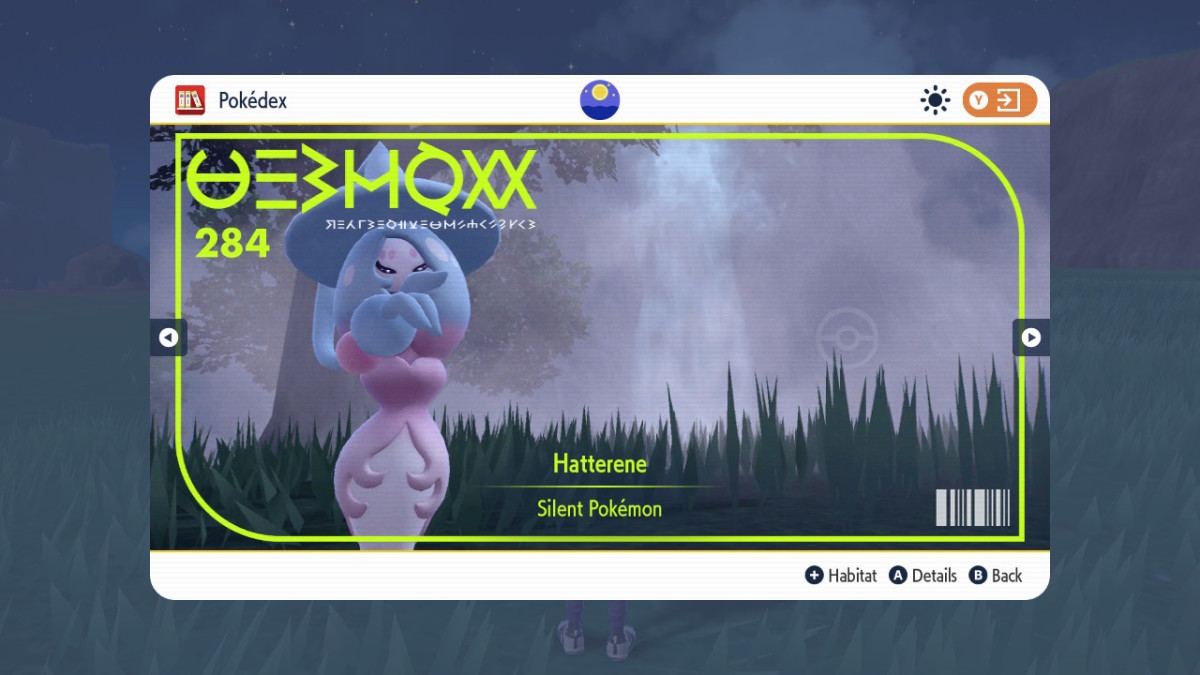Click the orange exit button
This screenshot has height=675, width=1200.
point(999,100)
